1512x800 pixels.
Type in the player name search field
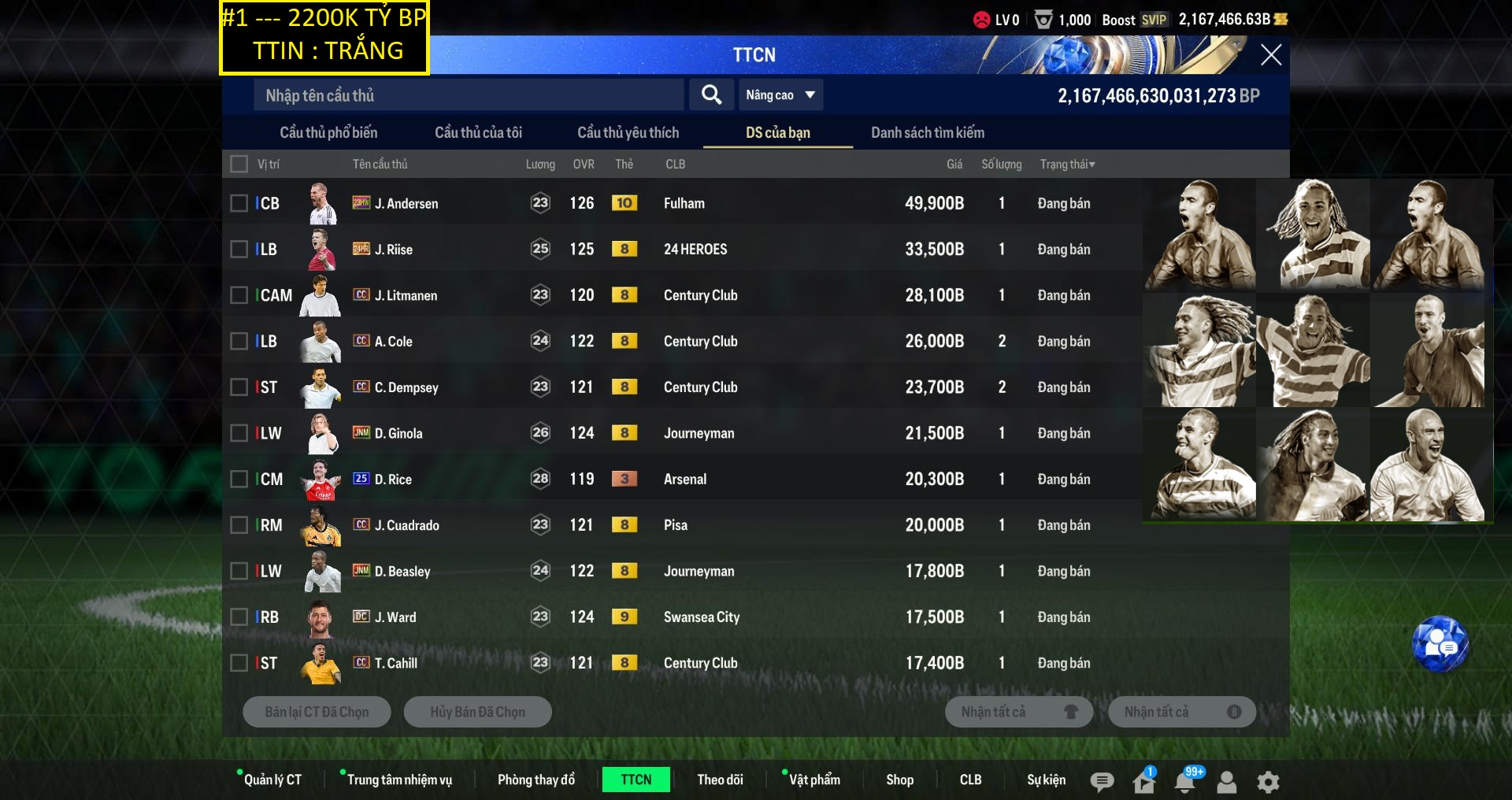pos(469,95)
